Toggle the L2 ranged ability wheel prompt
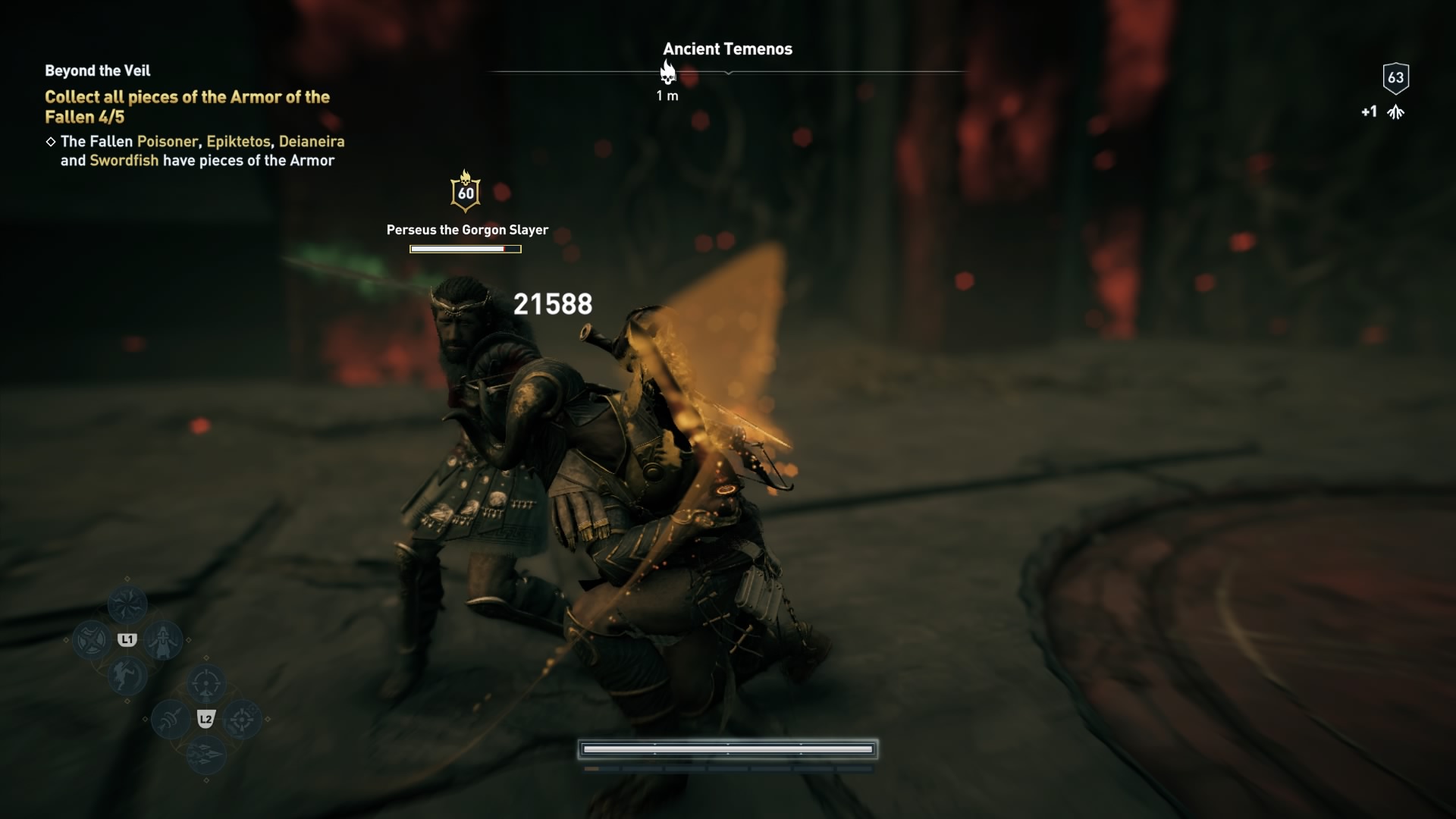The height and width of the screenshot is (819, 1456). [x=206, y=720]
